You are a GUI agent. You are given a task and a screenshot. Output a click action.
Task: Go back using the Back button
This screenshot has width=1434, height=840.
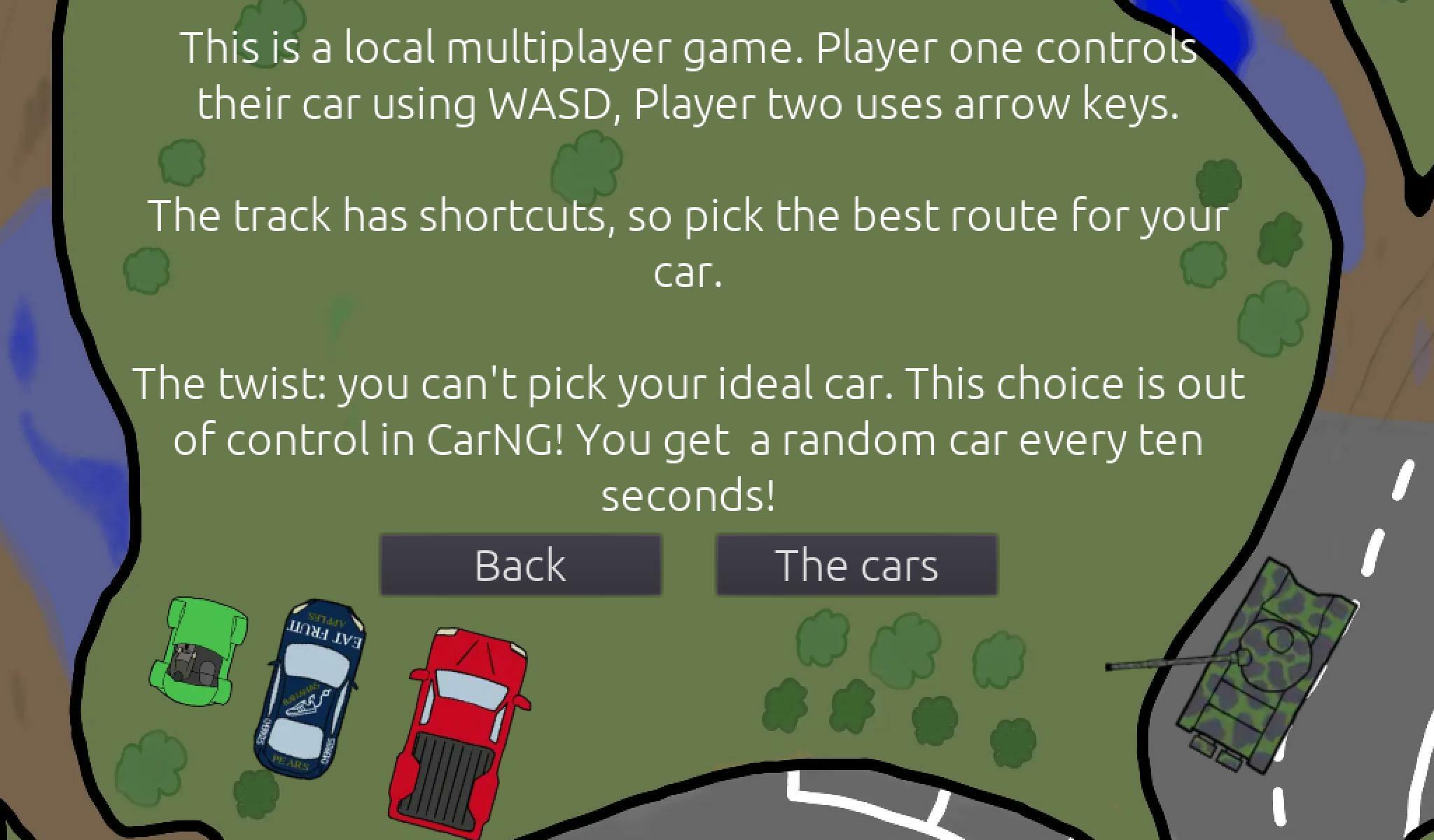[520, 565]
